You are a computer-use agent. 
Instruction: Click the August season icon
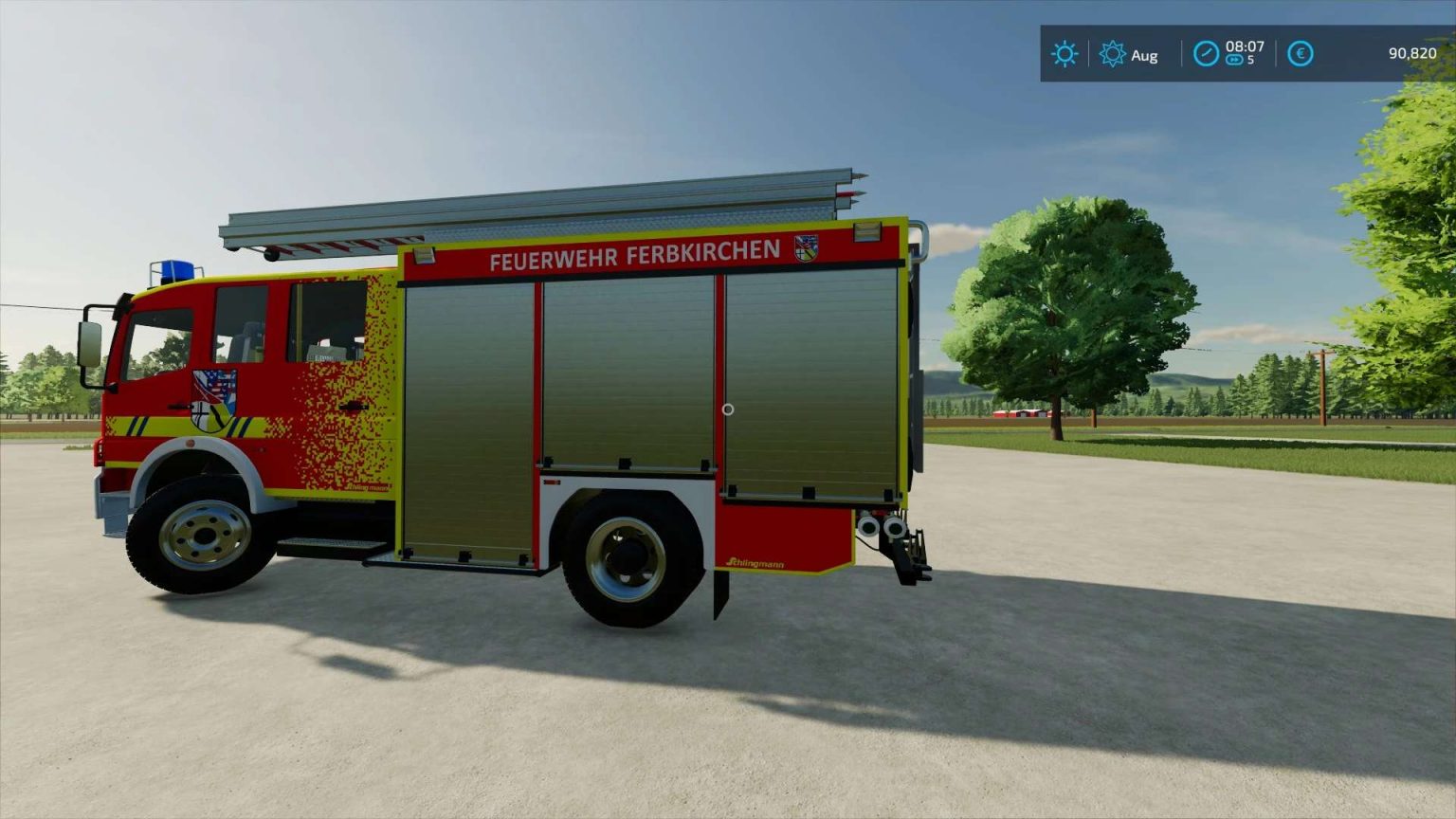[1115, 55]
